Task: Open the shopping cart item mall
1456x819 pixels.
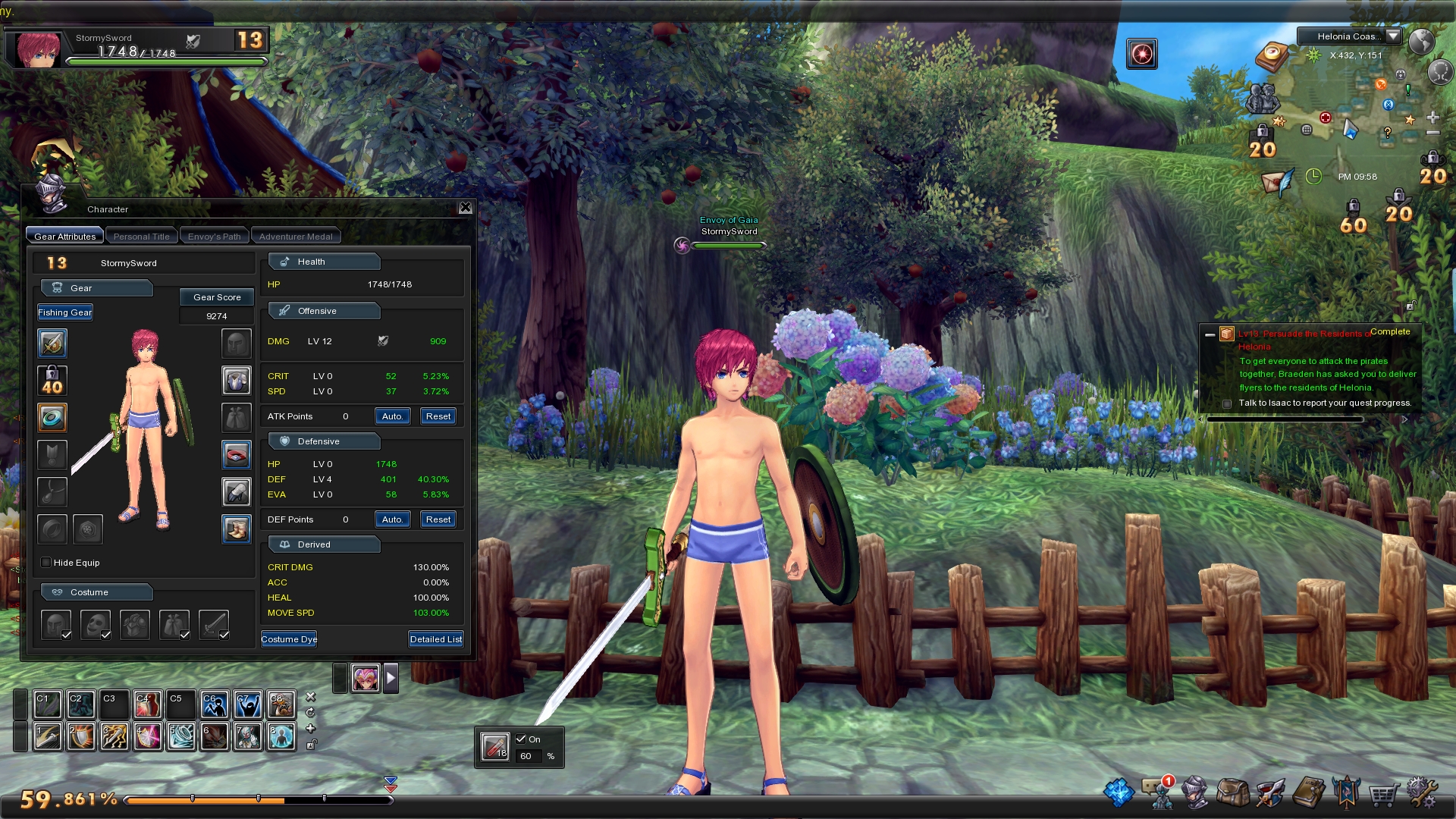Action: [x=1383, y=794]
